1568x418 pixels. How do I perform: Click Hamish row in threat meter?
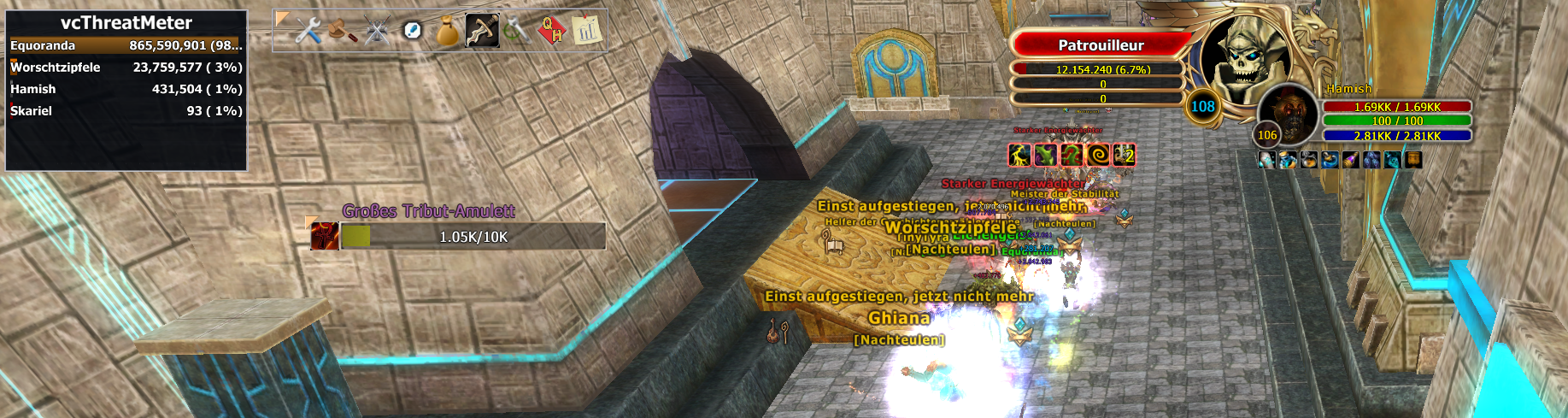coord(126,89)
